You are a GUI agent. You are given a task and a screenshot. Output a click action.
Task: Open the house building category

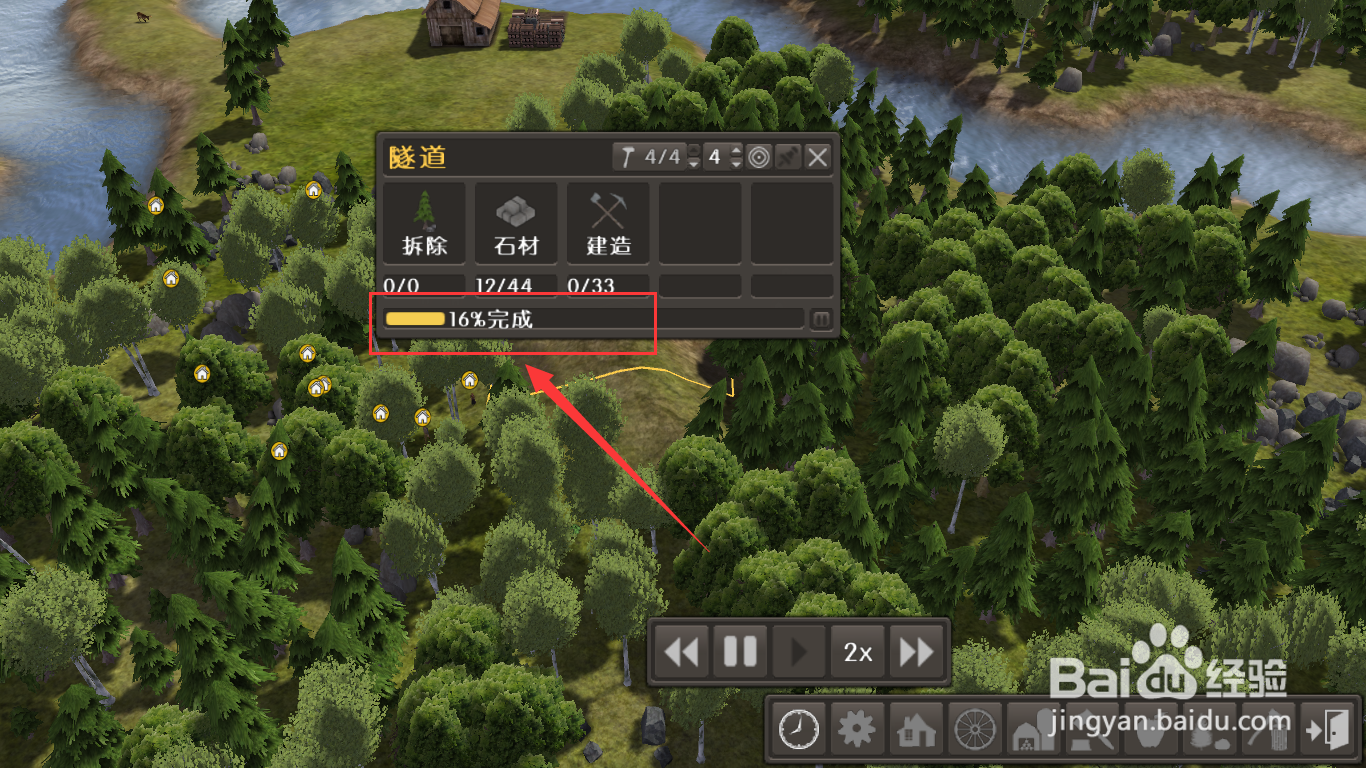coord(914,729)
